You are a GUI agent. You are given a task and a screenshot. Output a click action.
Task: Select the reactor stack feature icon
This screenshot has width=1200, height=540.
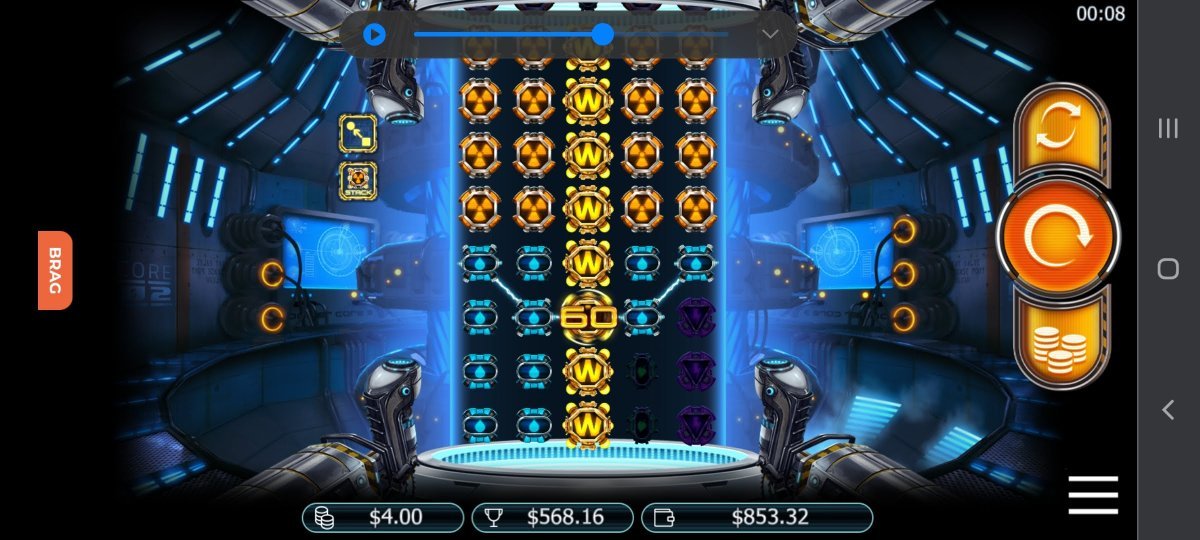pyautogui.click(x=357, y=181)
